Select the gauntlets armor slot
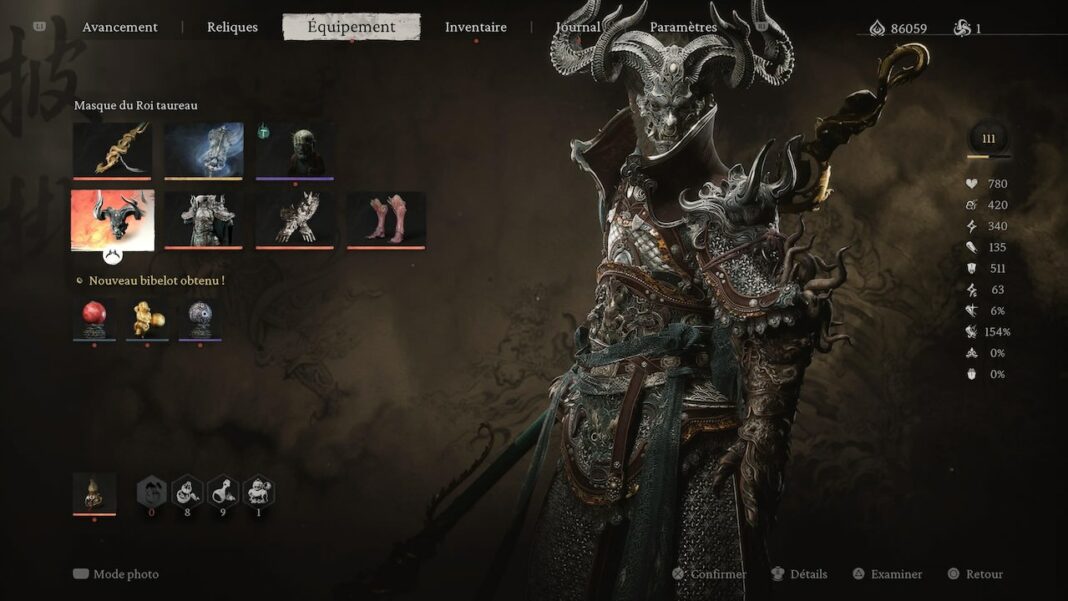This screenshot has width=1068, height=601. tap(295, 219)
